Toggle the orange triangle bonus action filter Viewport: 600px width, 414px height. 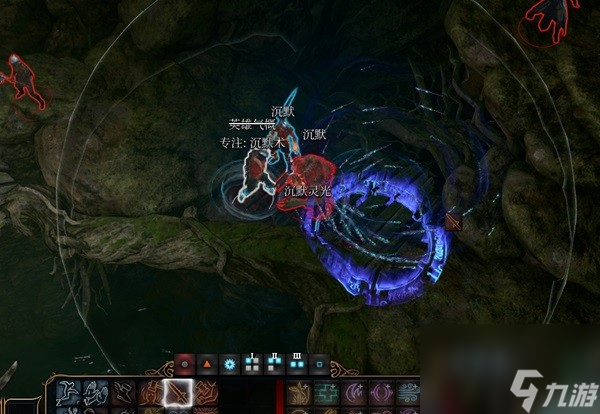(x=207, y=363)
